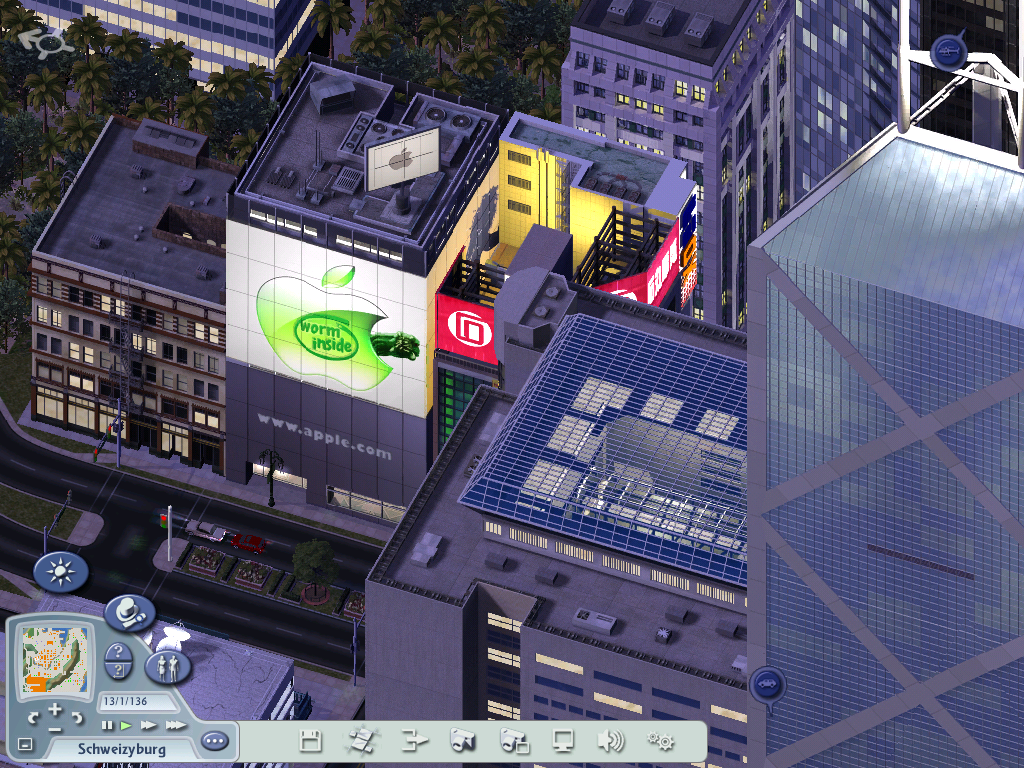The width and height of the screenshot is (1024, 768).
Task: Activate the question mark query tool
Action: pos(118,660)
